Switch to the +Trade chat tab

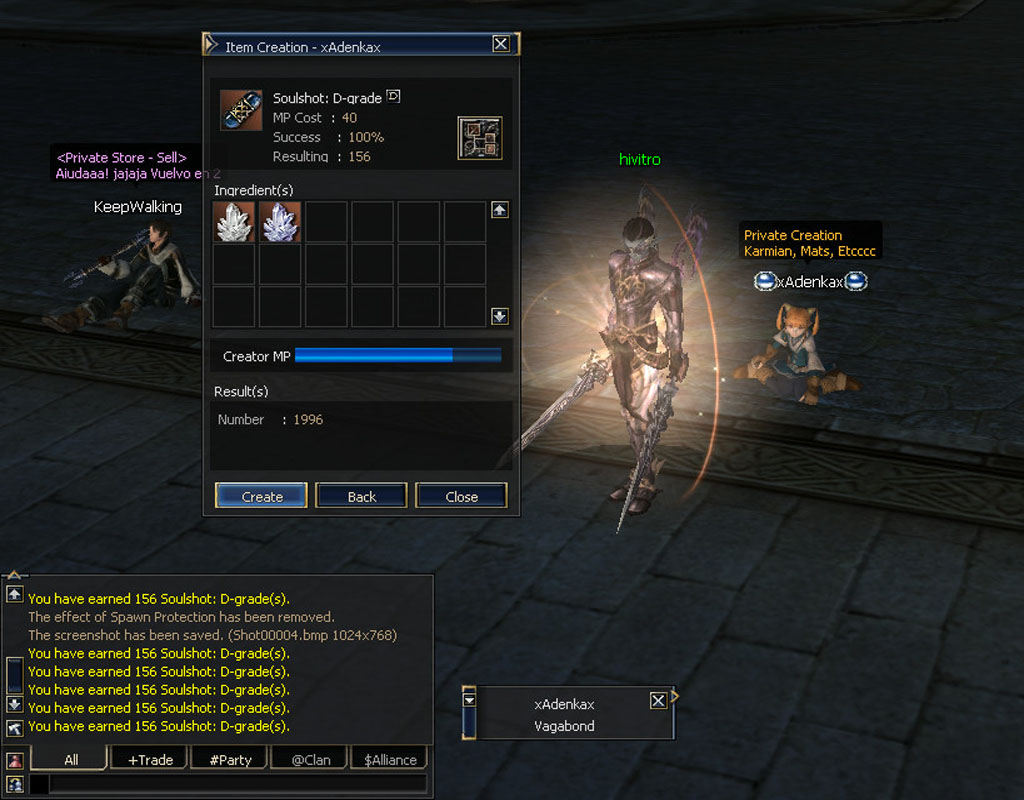tap(150, 759)
